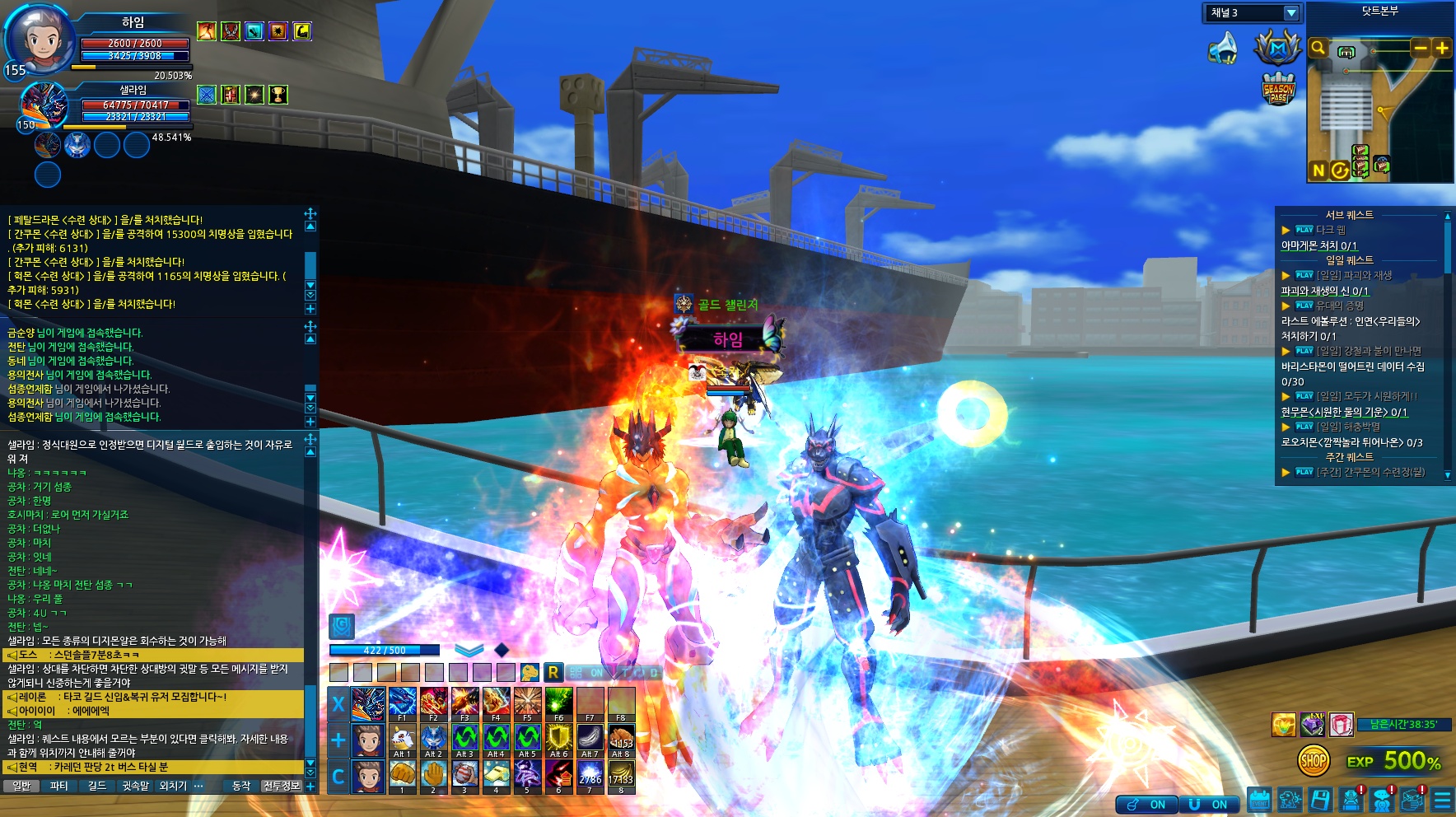This screenshot has height=817, width=1456.
Task: Use the yellow shield item on Alt 6
Action: point(558,738)
